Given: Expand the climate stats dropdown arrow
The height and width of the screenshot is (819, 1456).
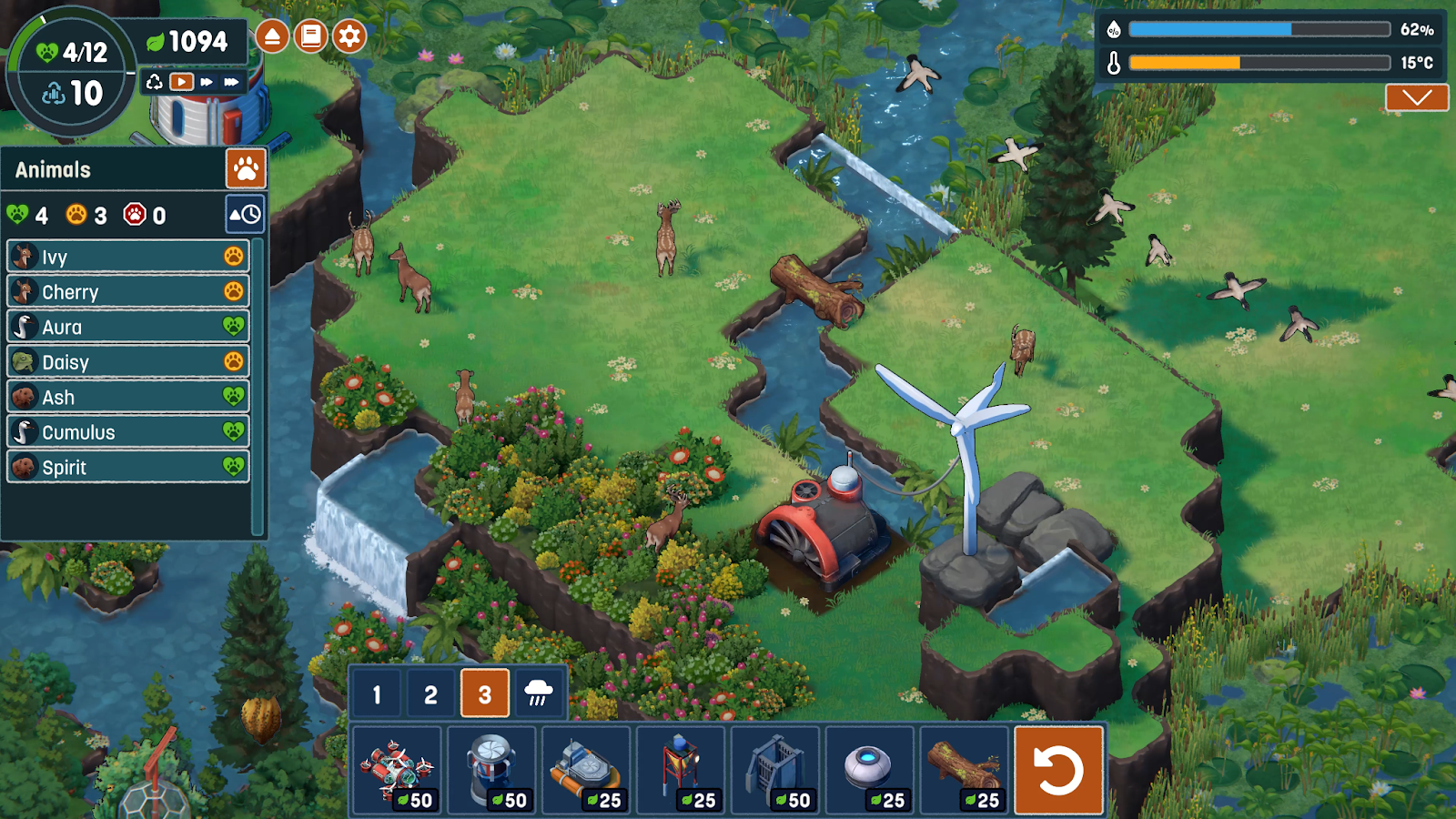Looking at the screenshot, I should (1417, 97).
